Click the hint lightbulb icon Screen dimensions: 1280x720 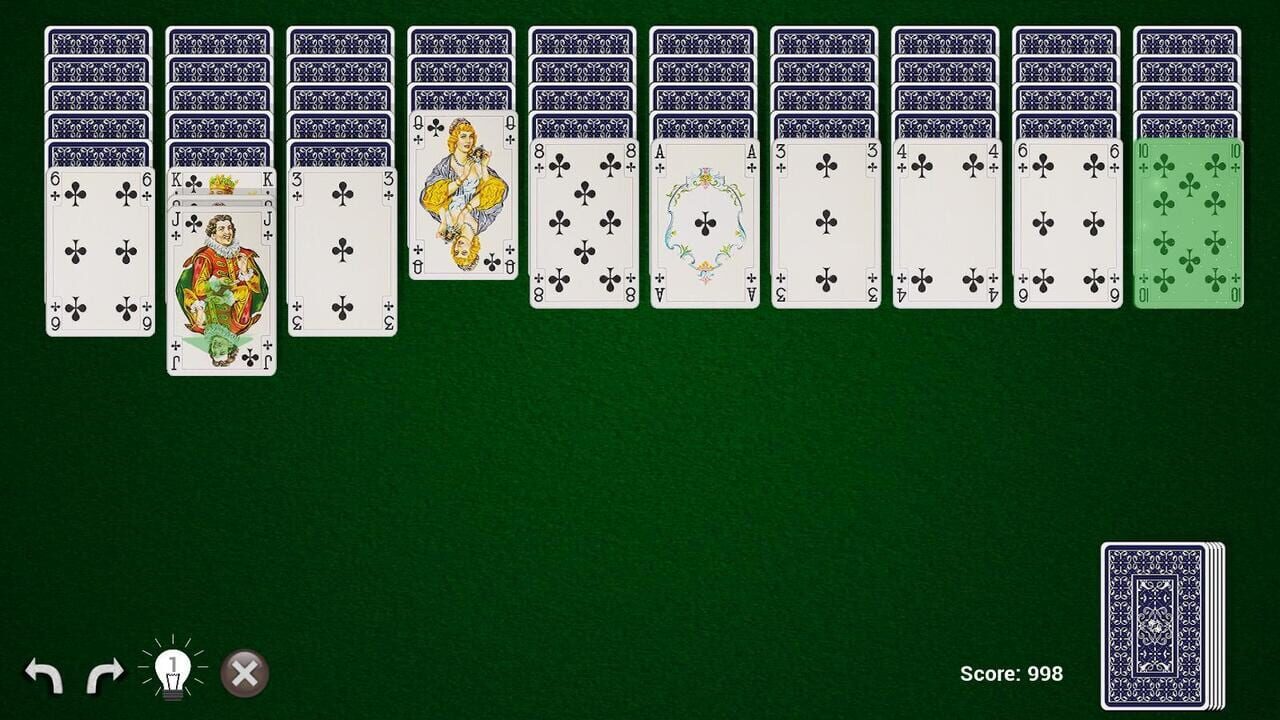[172, 673]
